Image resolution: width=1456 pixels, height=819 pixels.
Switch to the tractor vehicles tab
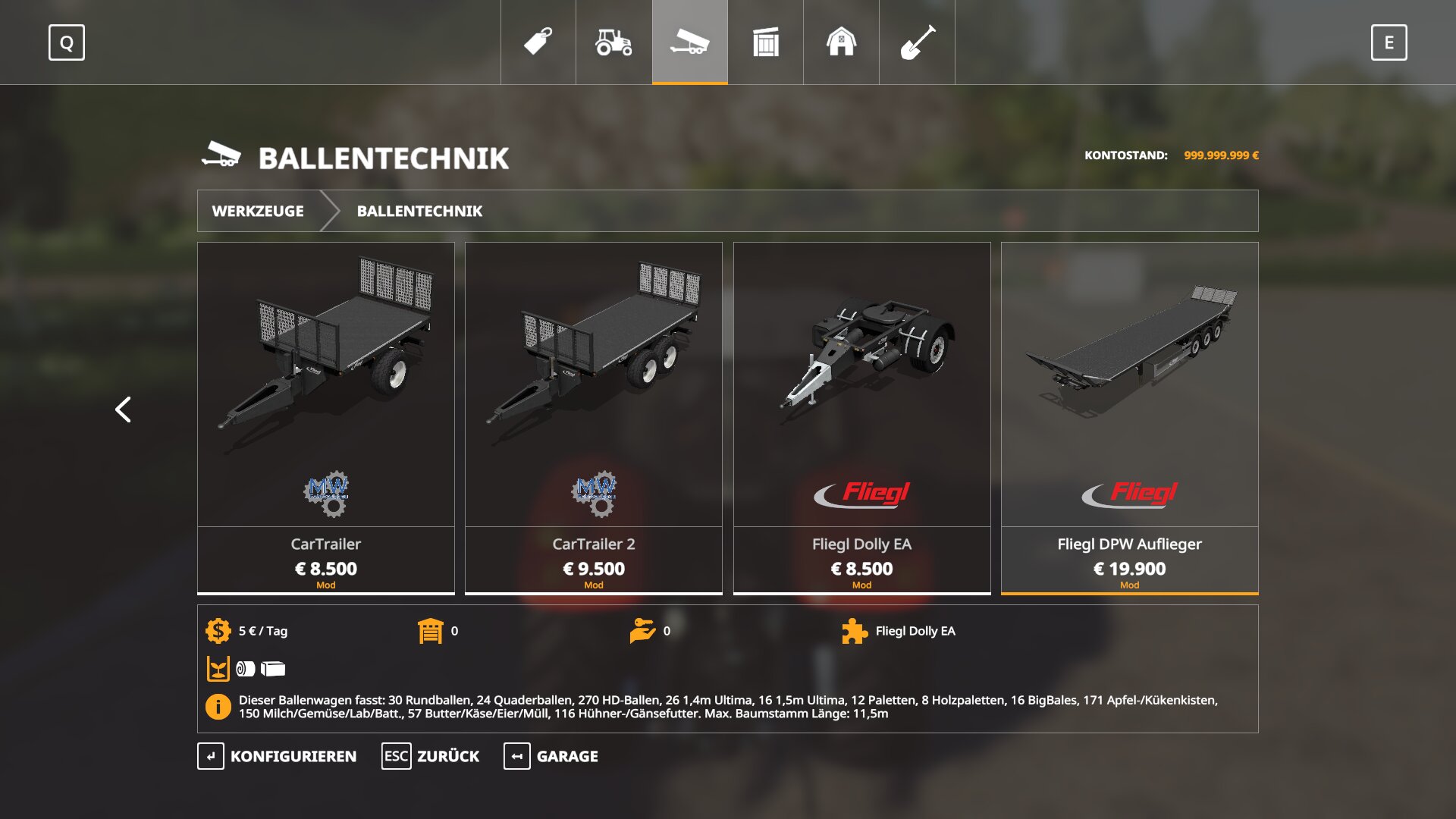point(613,42)
